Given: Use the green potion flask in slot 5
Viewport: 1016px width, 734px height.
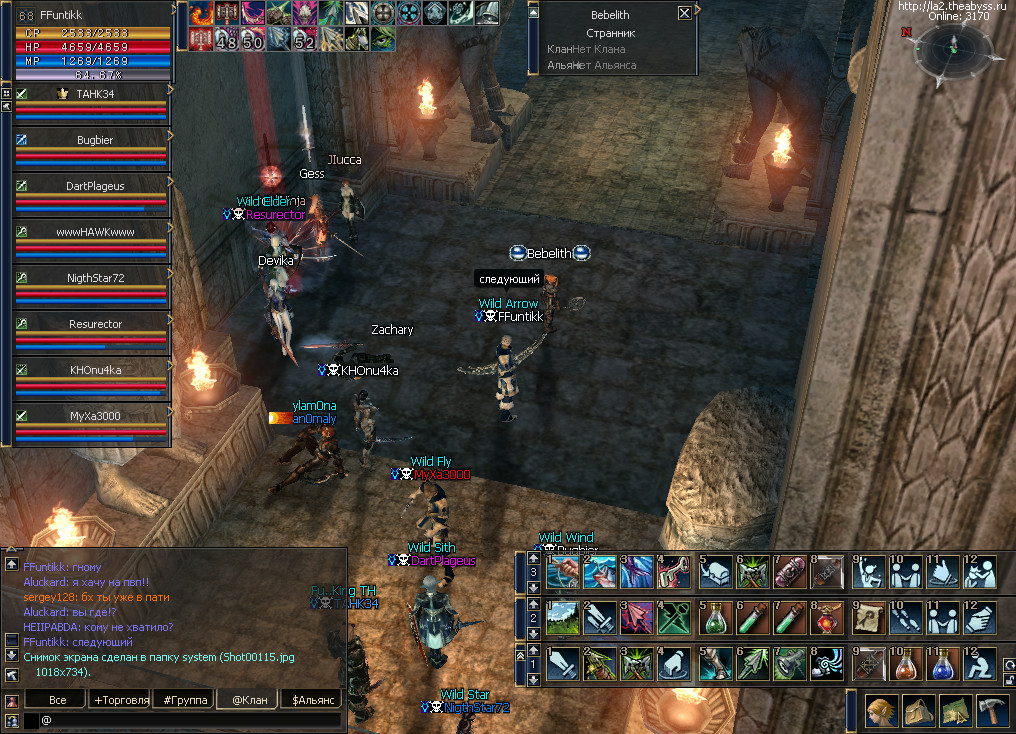Looking at the screenshot, I should point(715,617).
